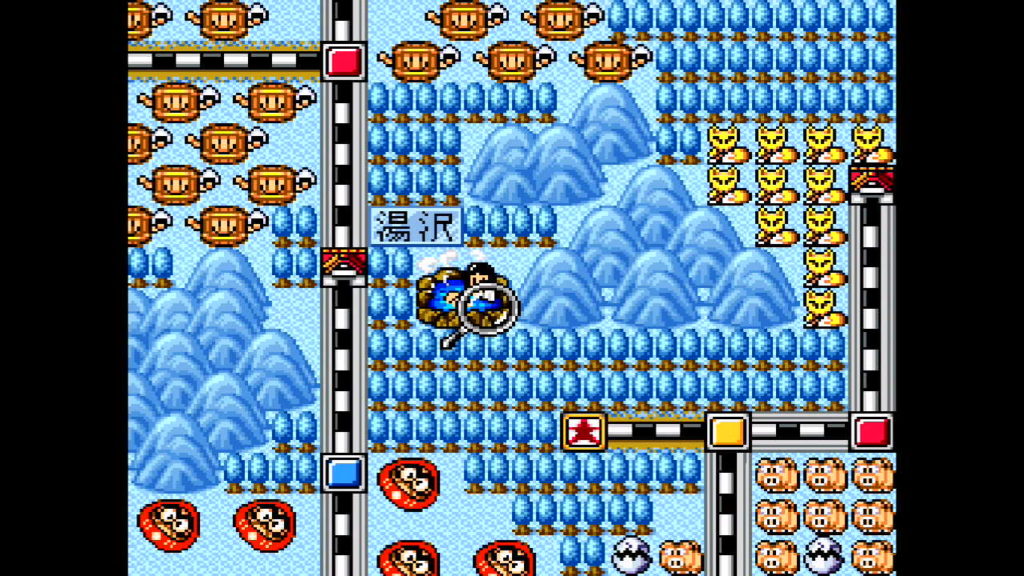1024x576 pixels.
Task: Select the station tile beside the 湯沢 label
Action: (x=343, y=266)
